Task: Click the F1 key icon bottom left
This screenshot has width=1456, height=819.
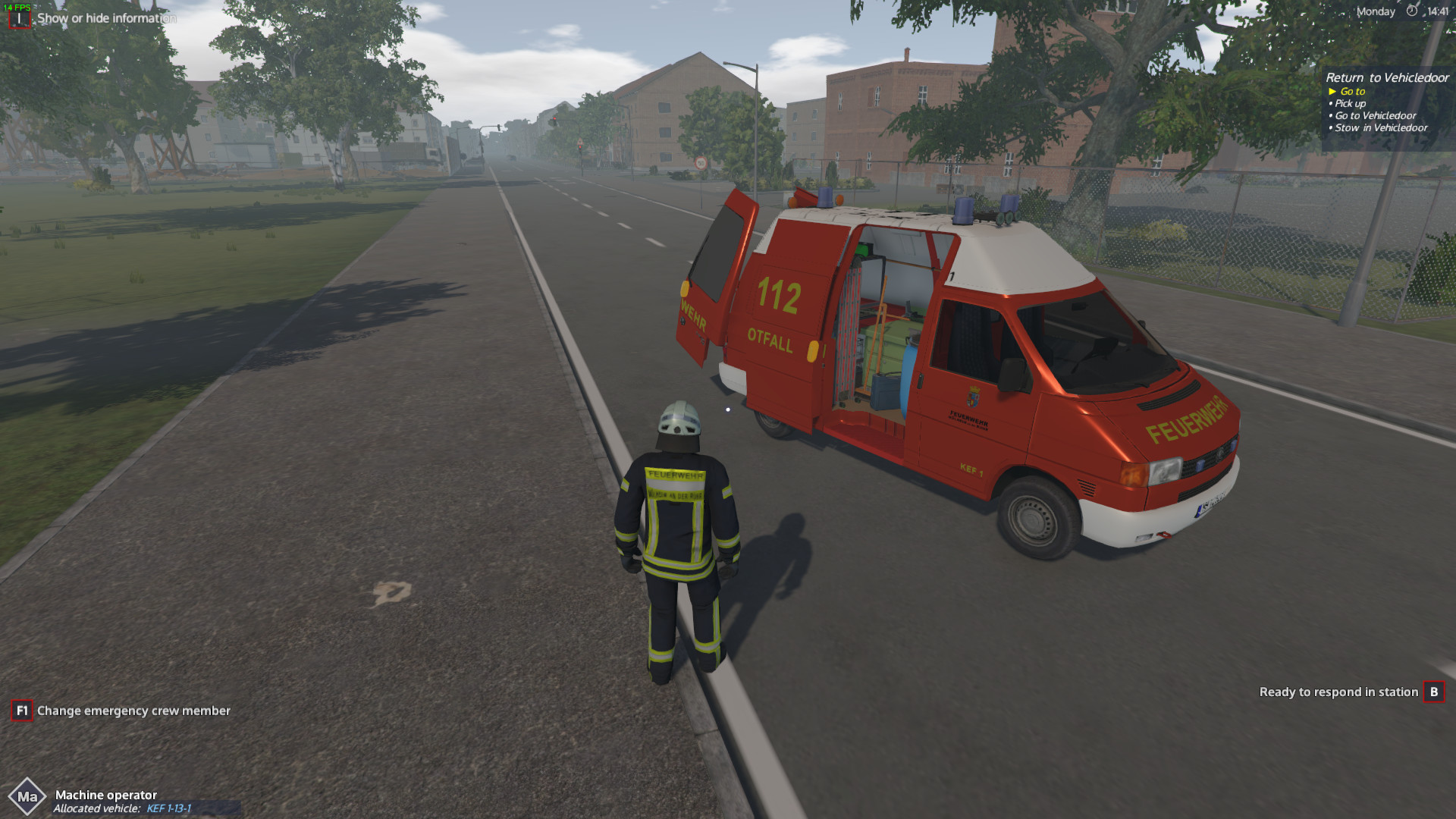Action: pos(21,711)
